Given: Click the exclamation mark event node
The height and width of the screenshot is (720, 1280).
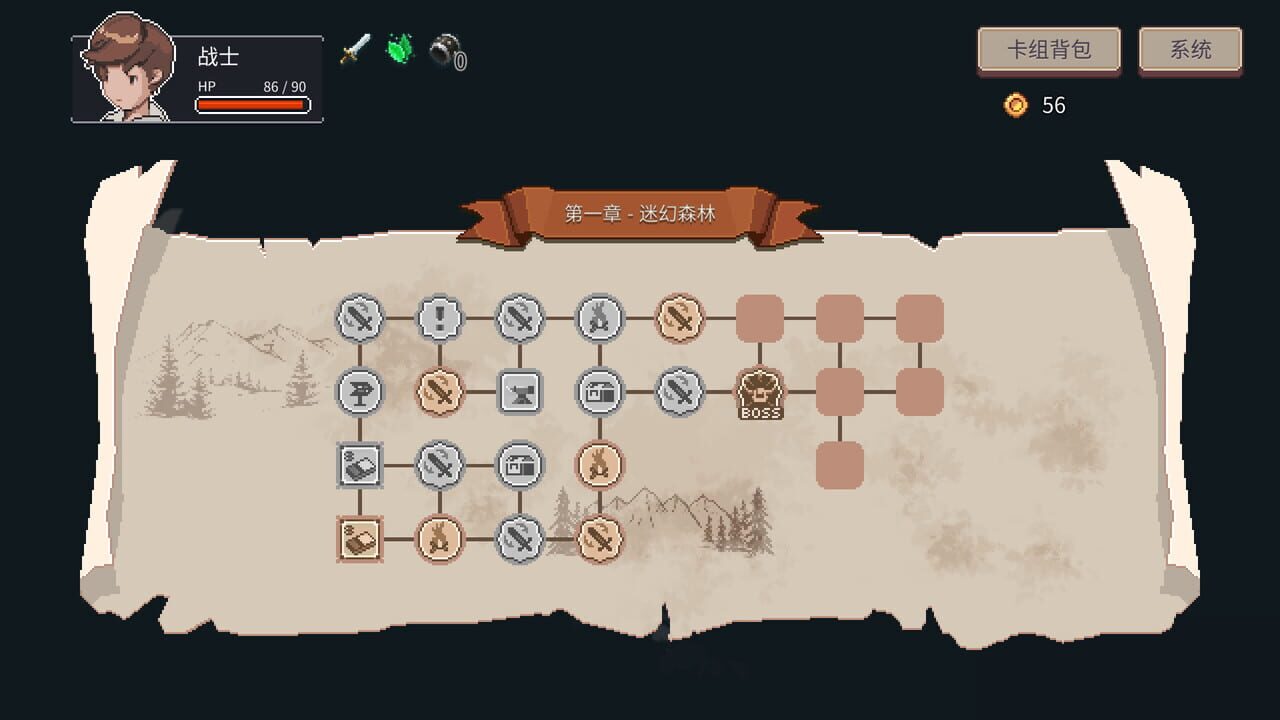Looking at the screenshot, I should tap(441, 316).
